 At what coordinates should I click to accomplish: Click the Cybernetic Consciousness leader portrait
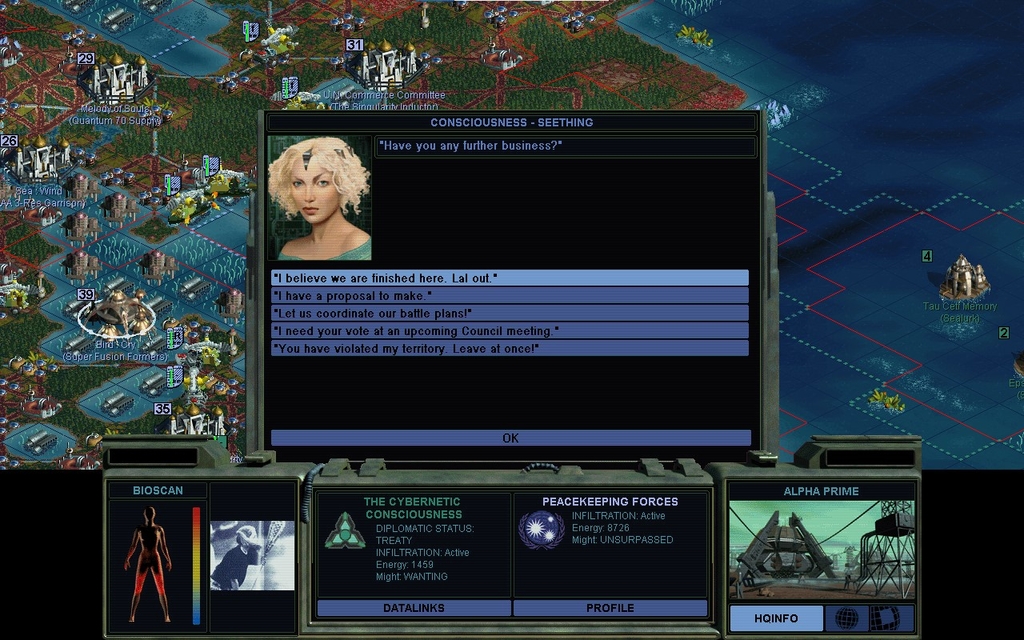pos(319,198)
